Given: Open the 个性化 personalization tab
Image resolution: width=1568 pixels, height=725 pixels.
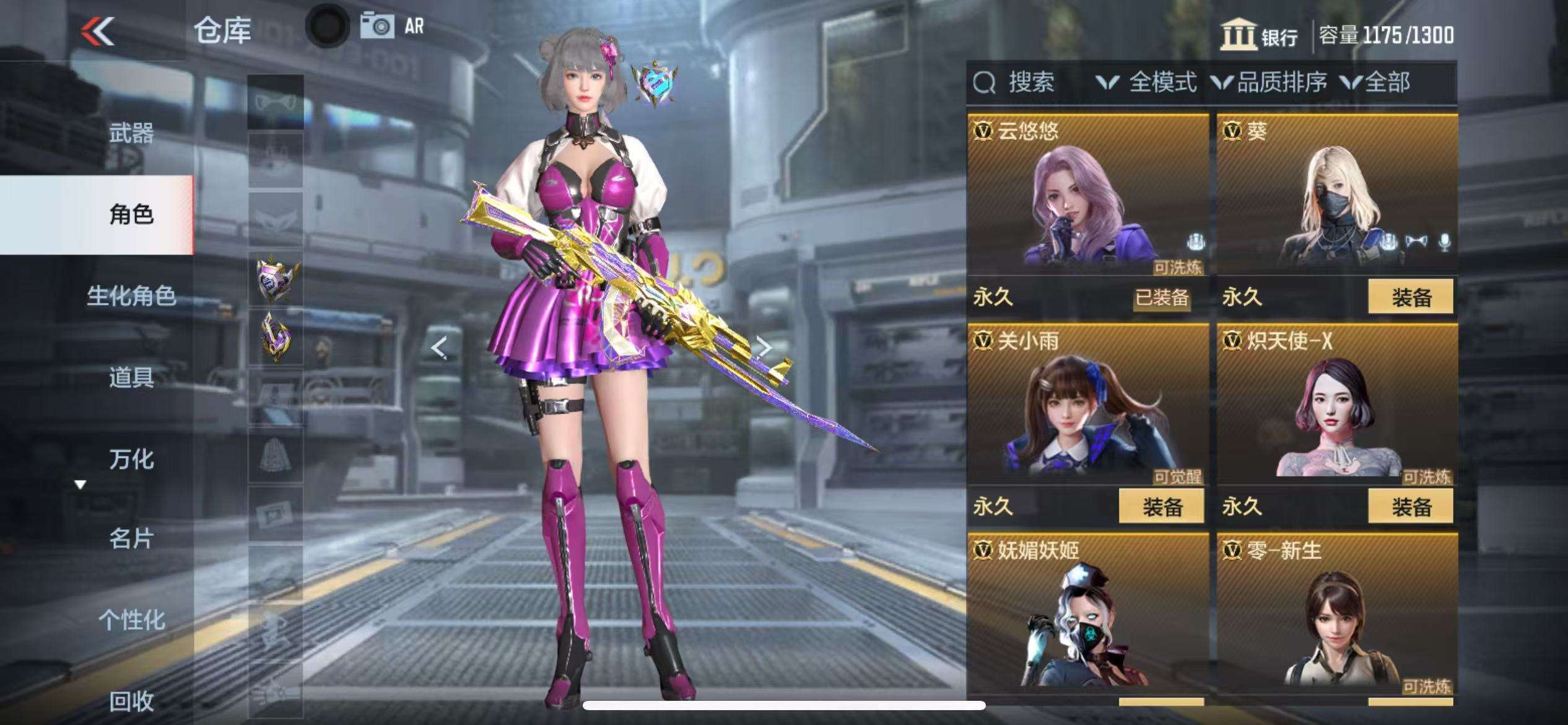Looking at the screenshot, I should 131,620.
